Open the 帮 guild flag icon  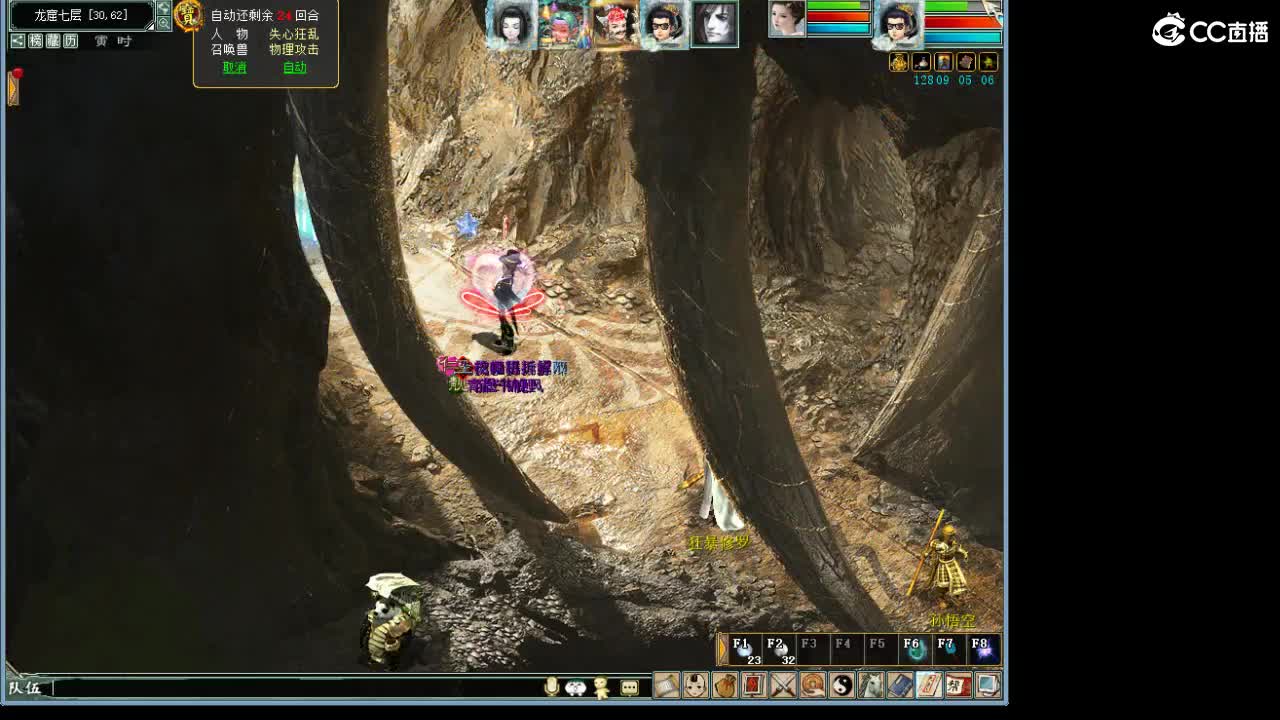pyautogui.click(x=955, y=686)
